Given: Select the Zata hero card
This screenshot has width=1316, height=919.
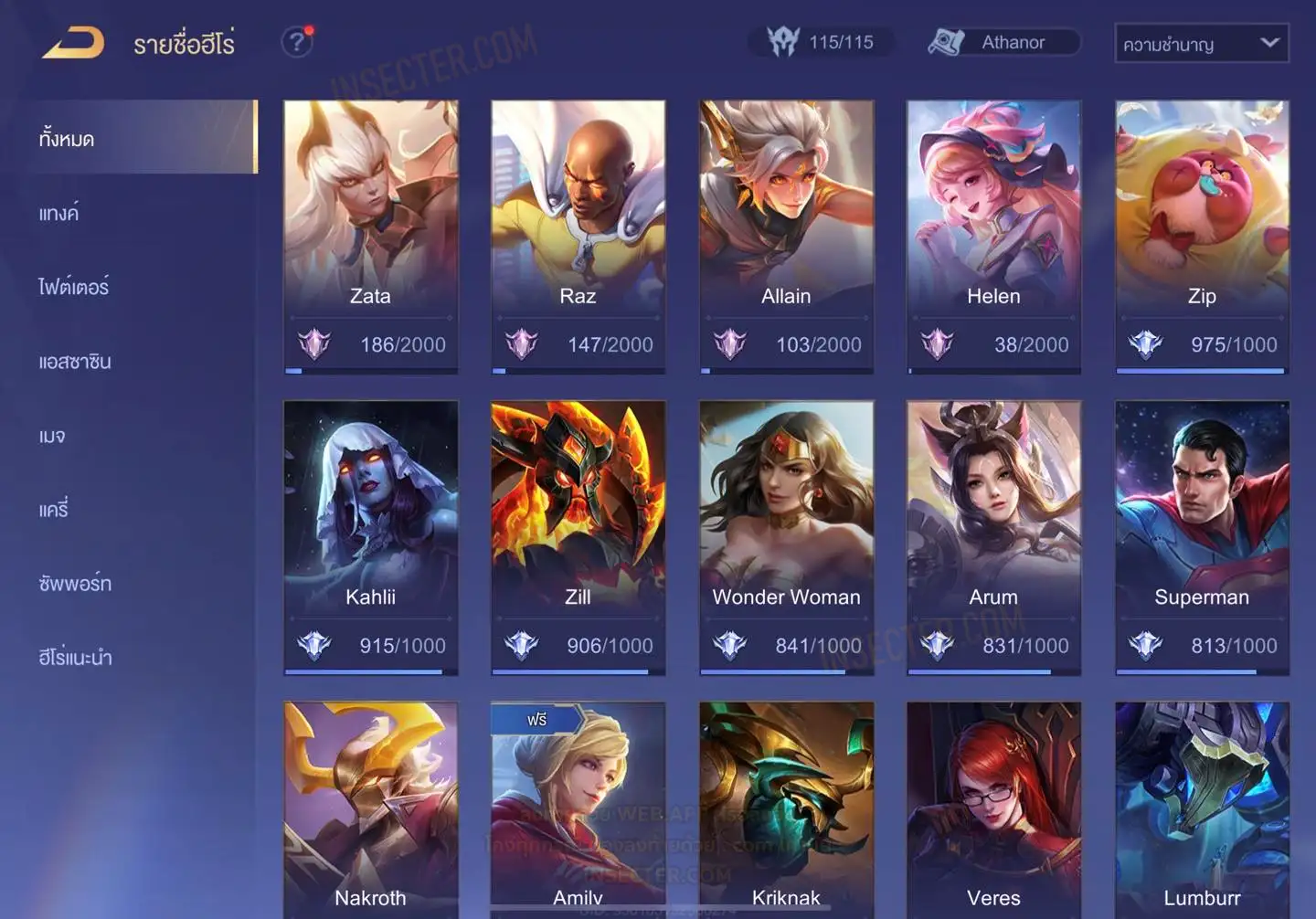Looking at the screenshot, I should (x=370, y=237).
